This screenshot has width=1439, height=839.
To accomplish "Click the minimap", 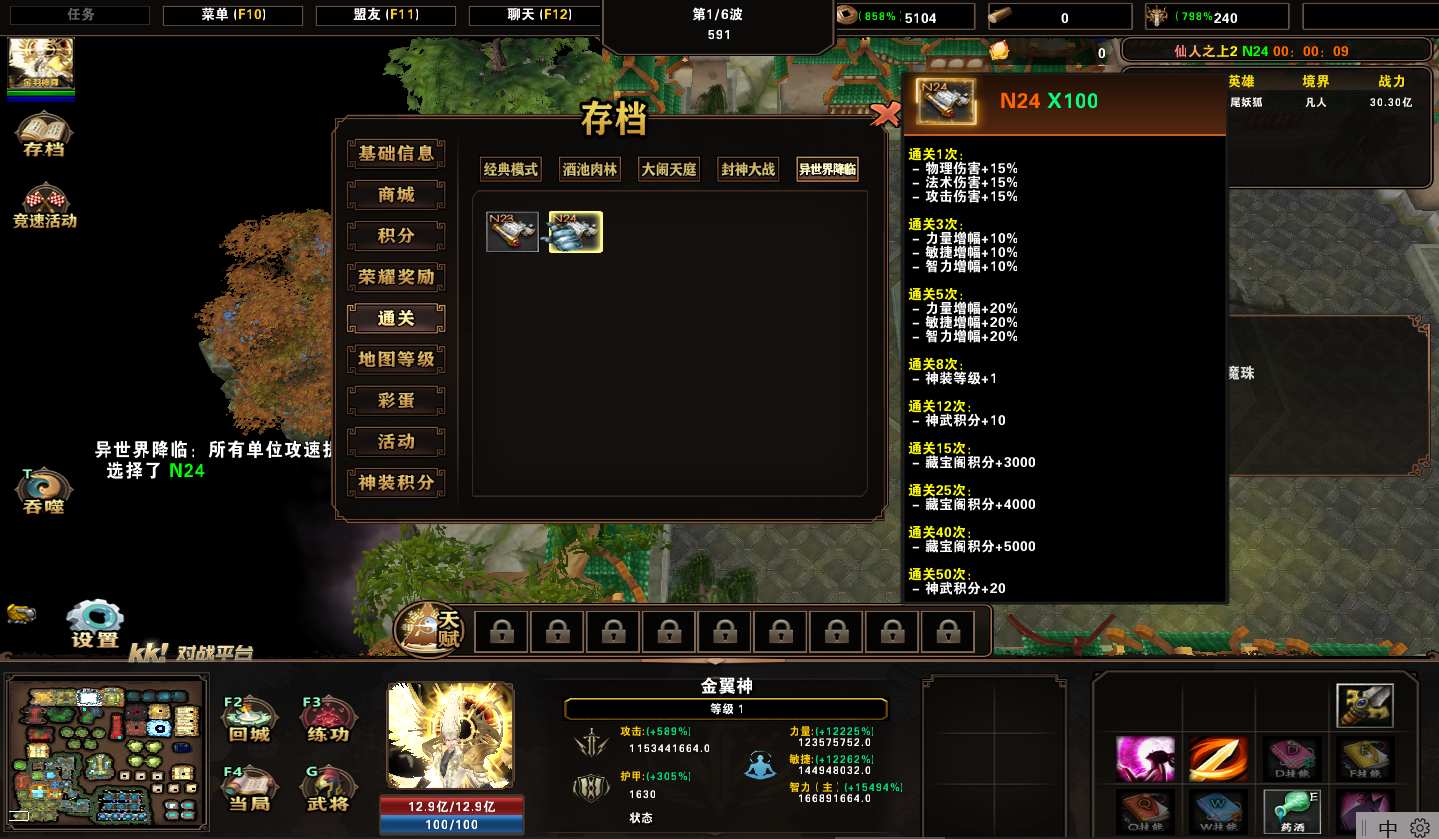I will [107, 753].
